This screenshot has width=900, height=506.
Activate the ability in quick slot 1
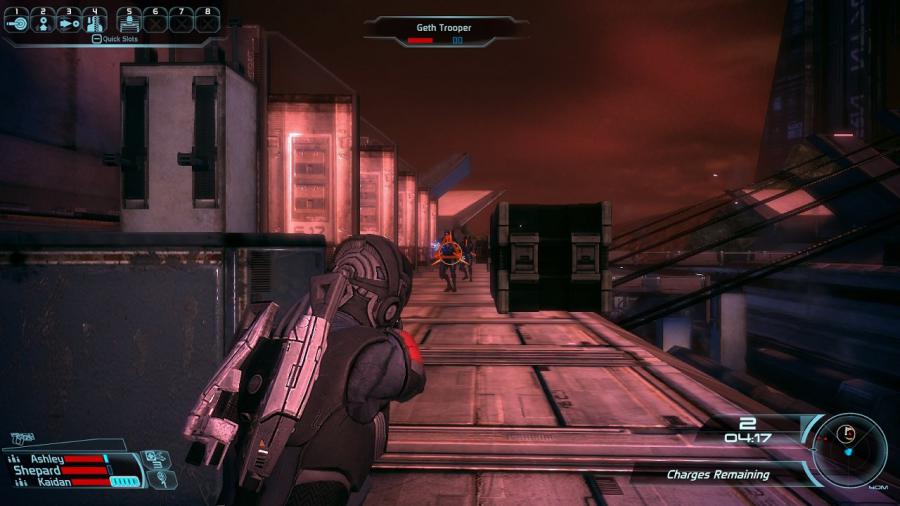click(x=16, y=20)
